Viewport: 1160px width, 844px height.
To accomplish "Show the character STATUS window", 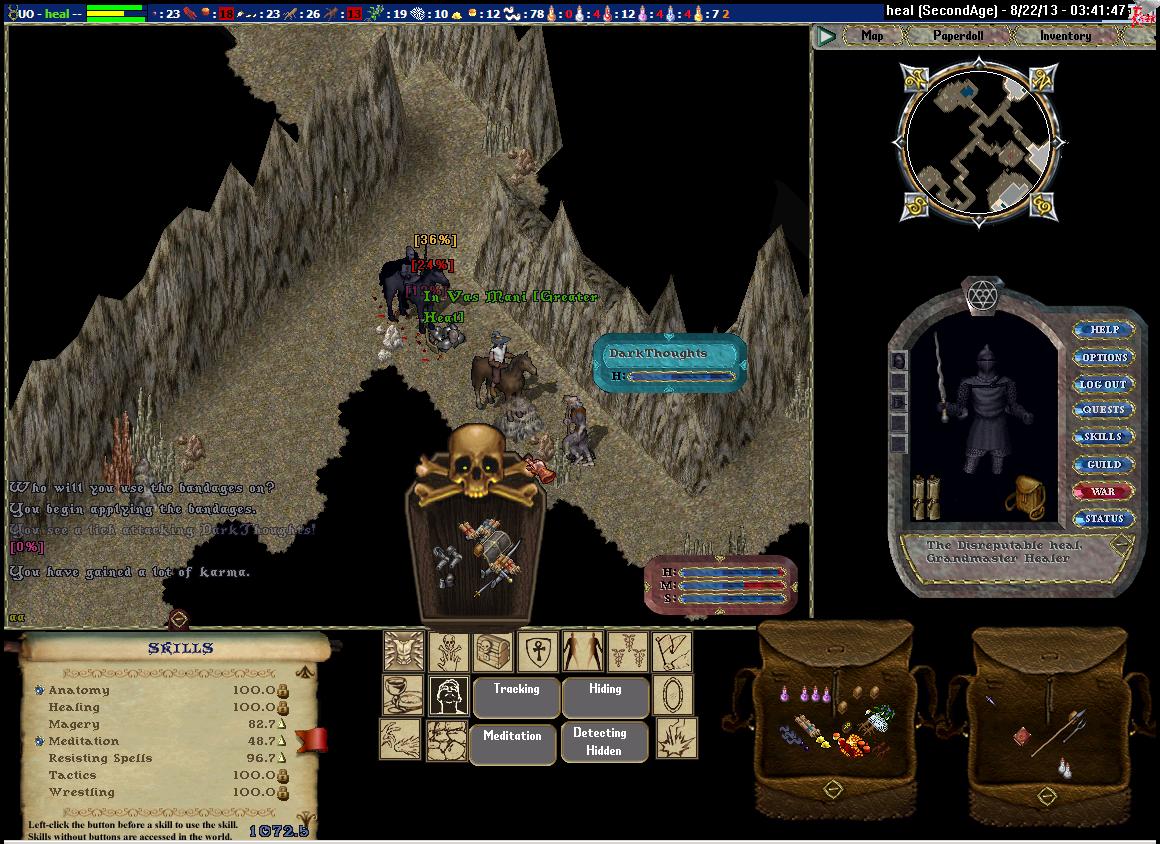I will (1104, 518).
